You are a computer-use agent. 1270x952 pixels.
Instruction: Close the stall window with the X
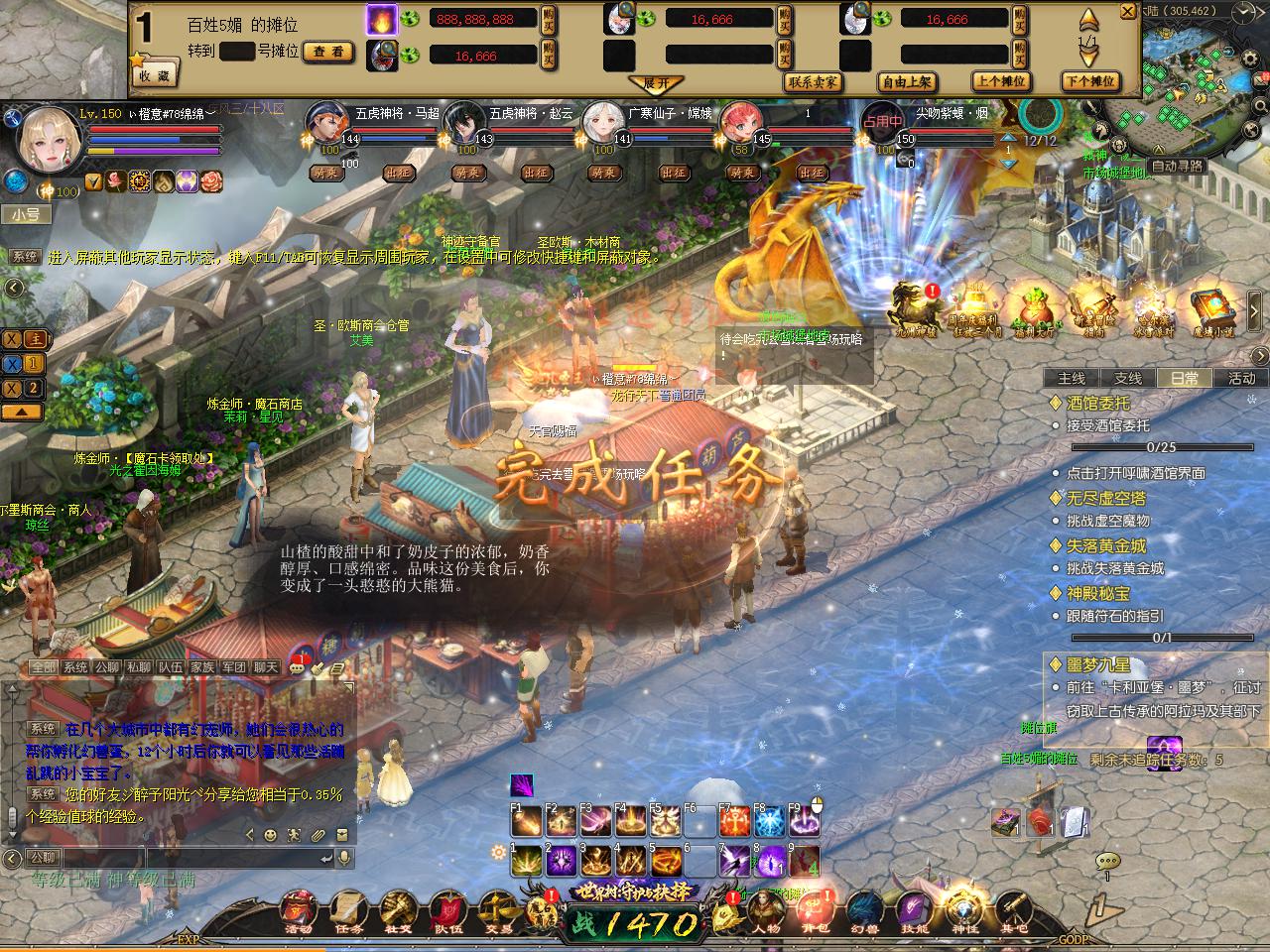pyautogui.click(x=1127, y=12)
